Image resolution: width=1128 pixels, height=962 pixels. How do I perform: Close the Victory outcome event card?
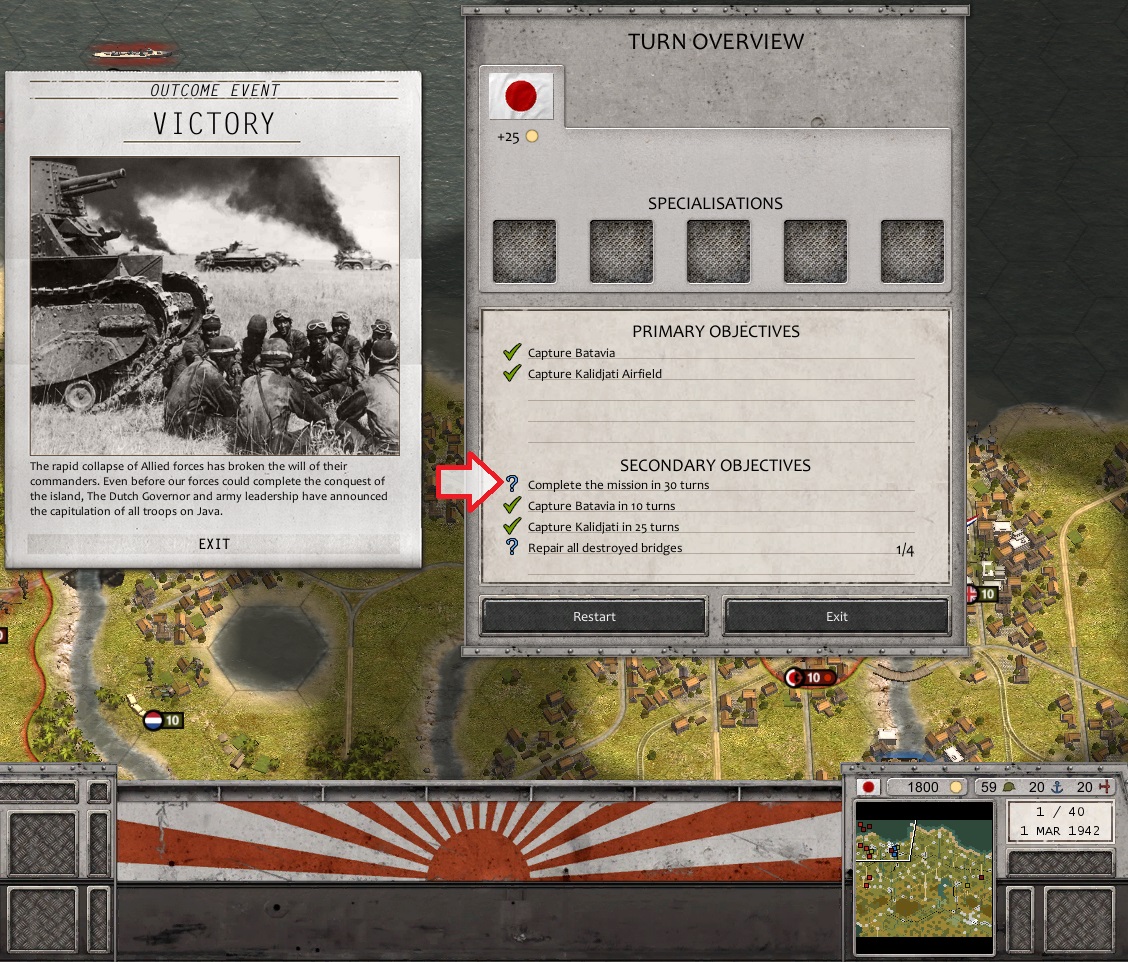pos(214,544)
